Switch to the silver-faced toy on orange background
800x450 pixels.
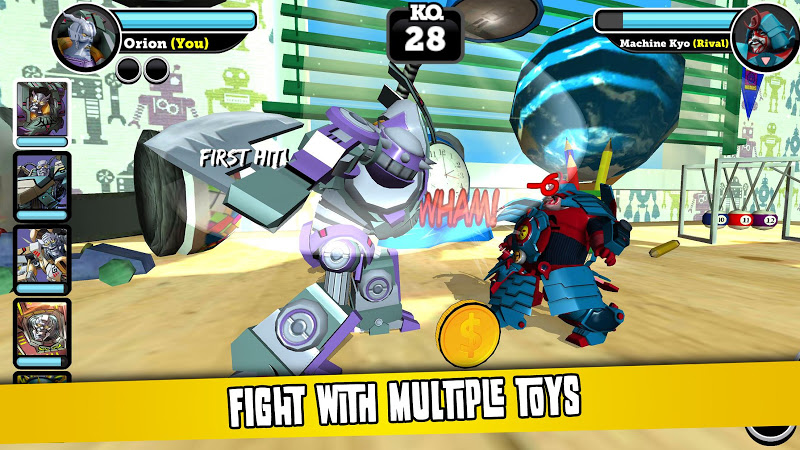point(42,329)
